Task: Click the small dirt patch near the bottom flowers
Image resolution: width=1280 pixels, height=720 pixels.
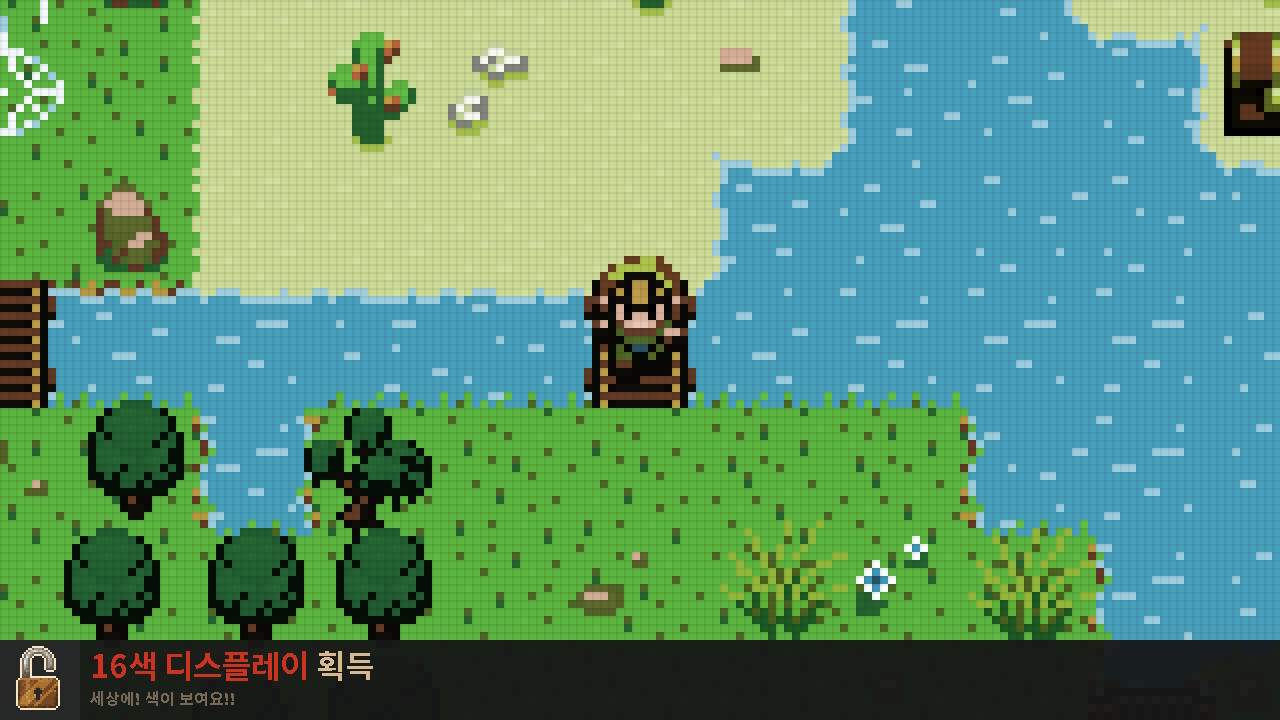Action: pos(598,600)
